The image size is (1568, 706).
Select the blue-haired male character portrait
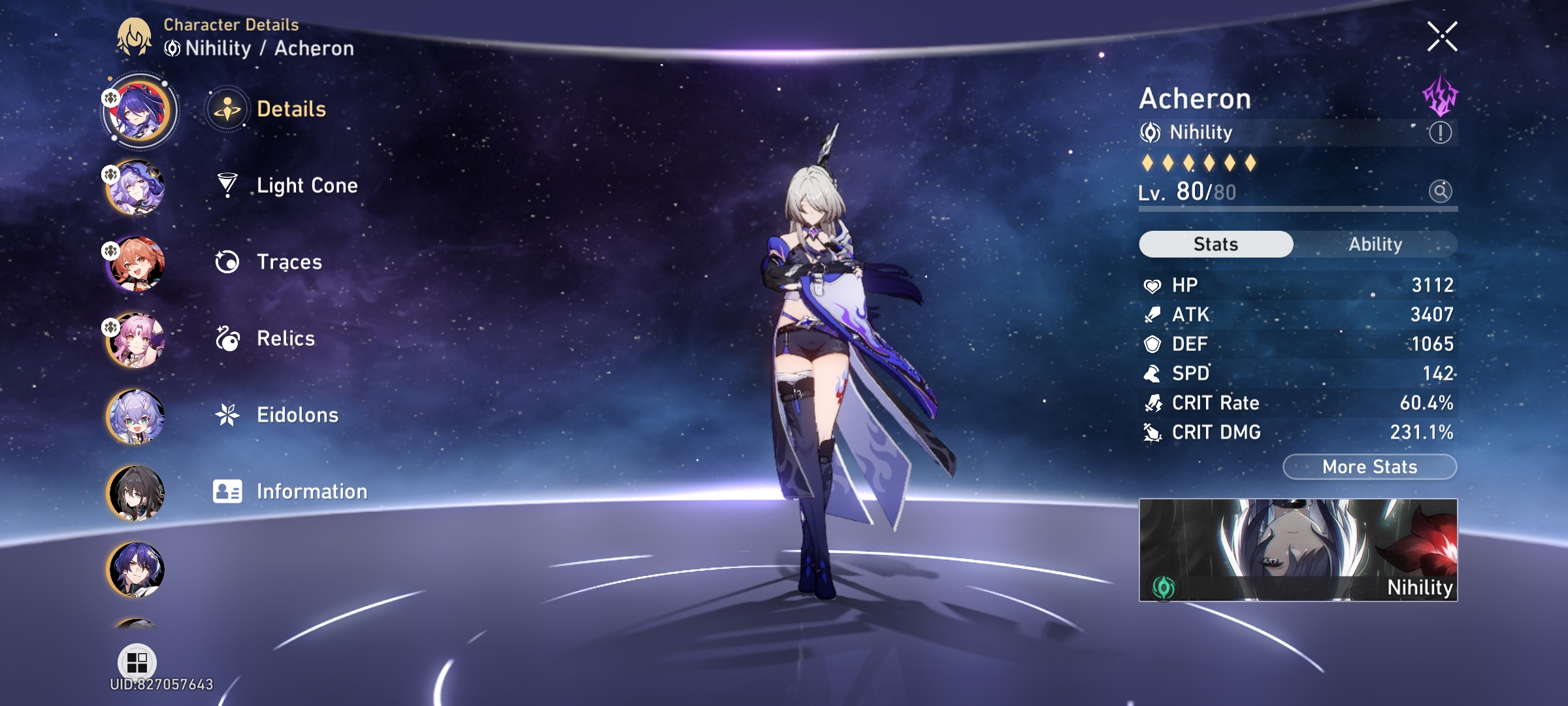coord(137,569)
